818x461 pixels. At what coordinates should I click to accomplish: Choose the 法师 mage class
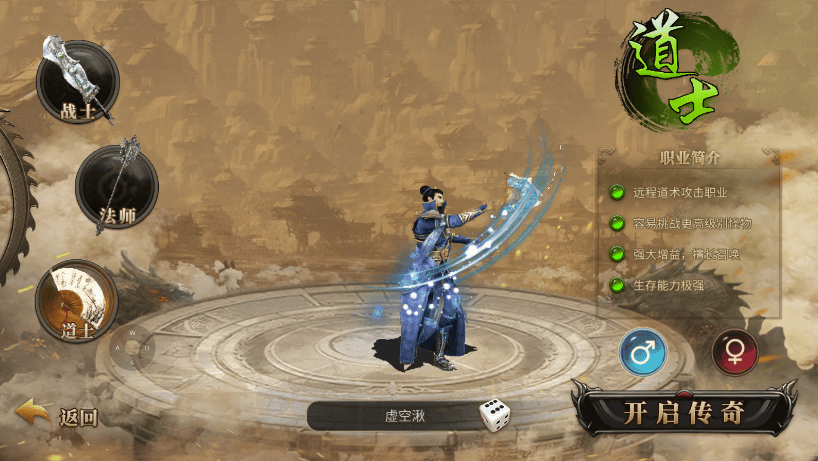[x=116, y=187]
